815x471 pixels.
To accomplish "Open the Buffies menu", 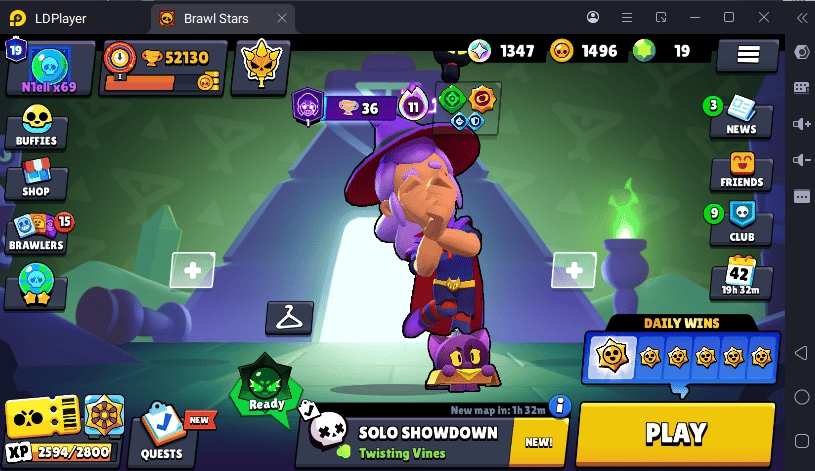I will pyautogui.click(x=37, y=127).
